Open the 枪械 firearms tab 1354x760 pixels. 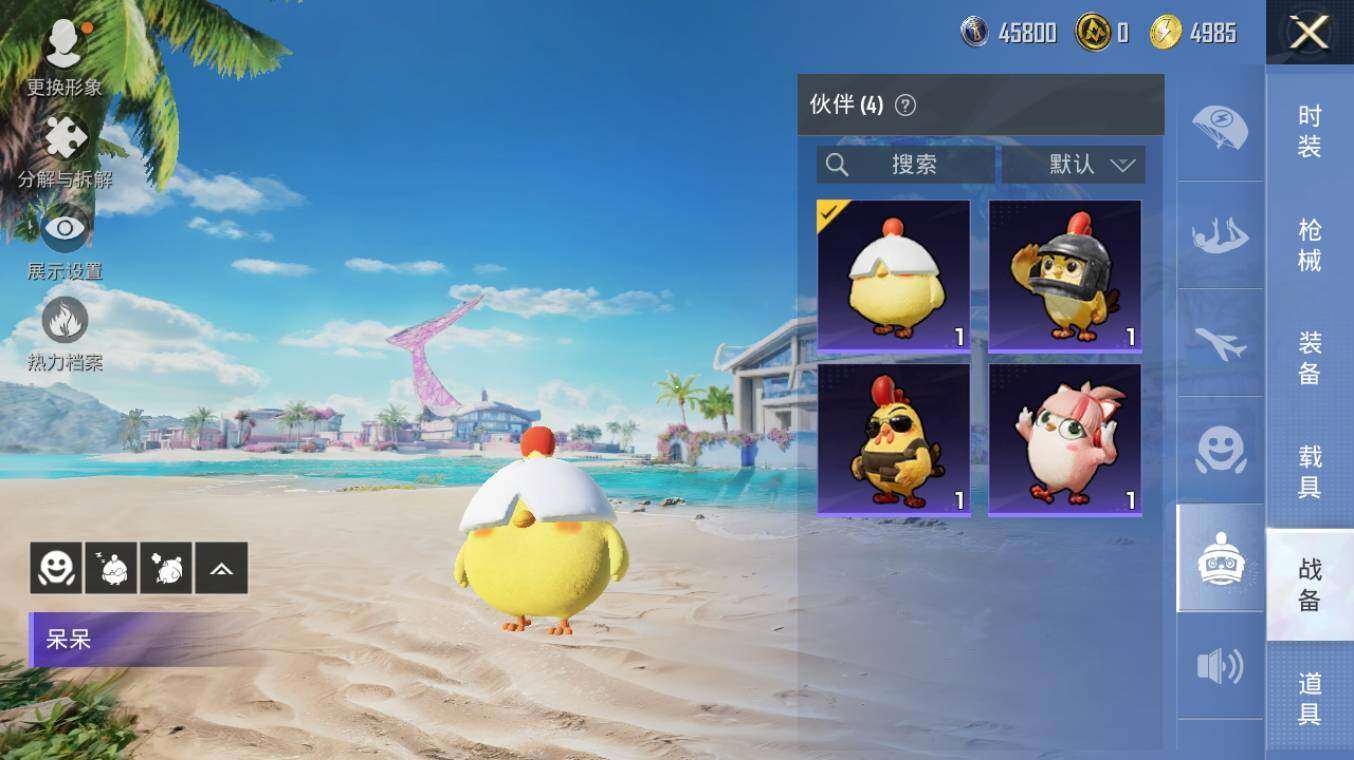pos(1309,245)
